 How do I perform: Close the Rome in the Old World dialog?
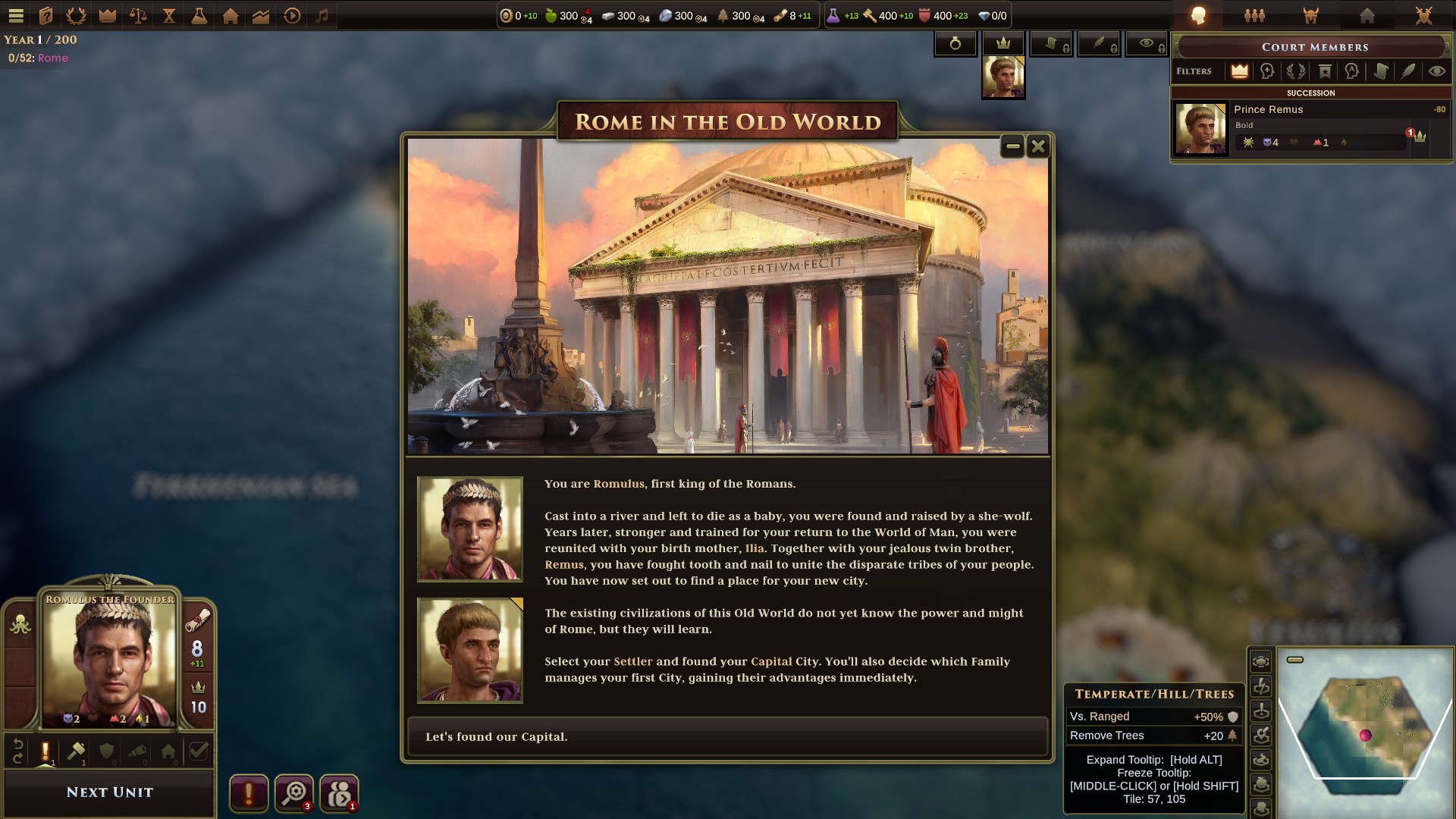point(1038,146)
